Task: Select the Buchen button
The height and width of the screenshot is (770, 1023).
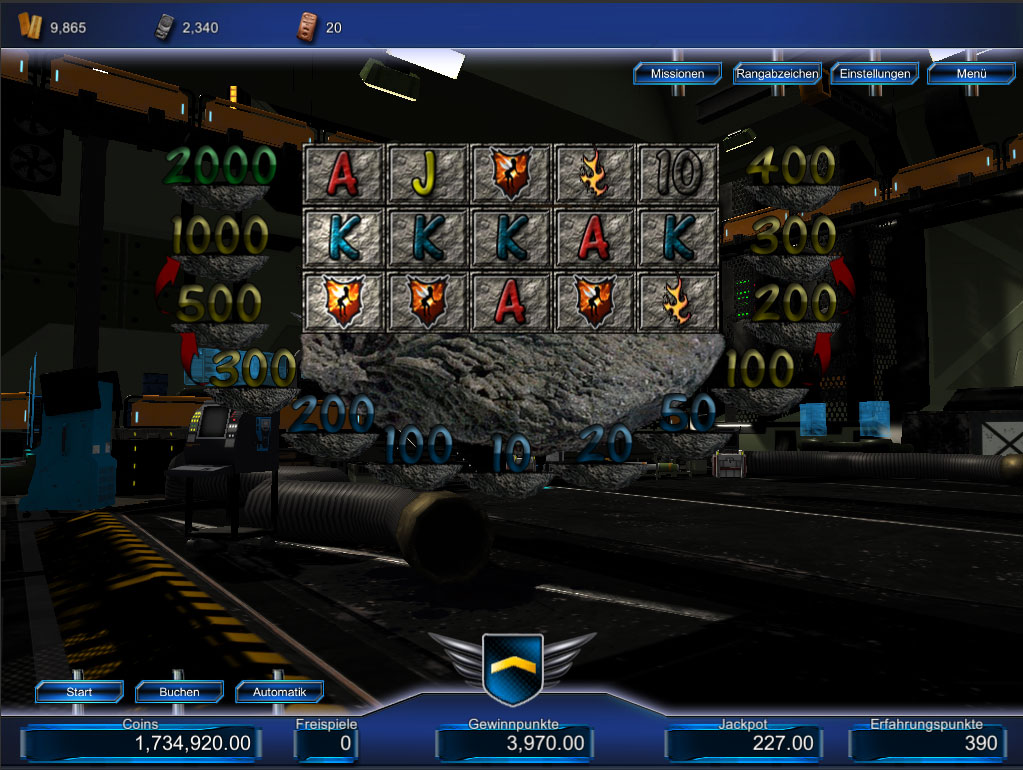Action: (x=179, y=691)
